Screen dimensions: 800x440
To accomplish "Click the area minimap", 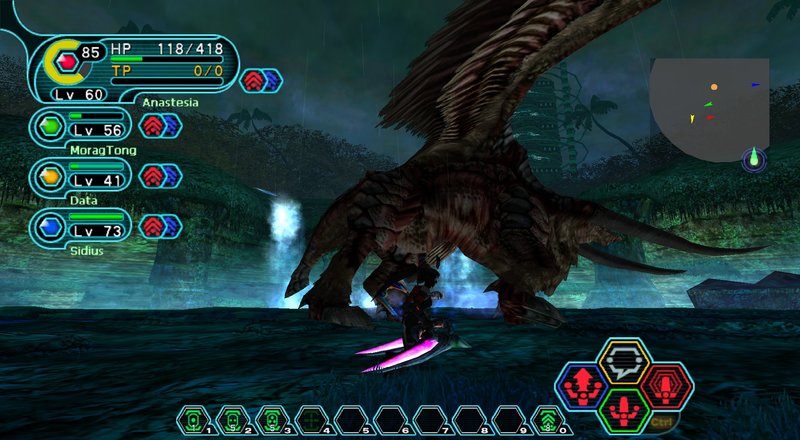I will point(710,110).
